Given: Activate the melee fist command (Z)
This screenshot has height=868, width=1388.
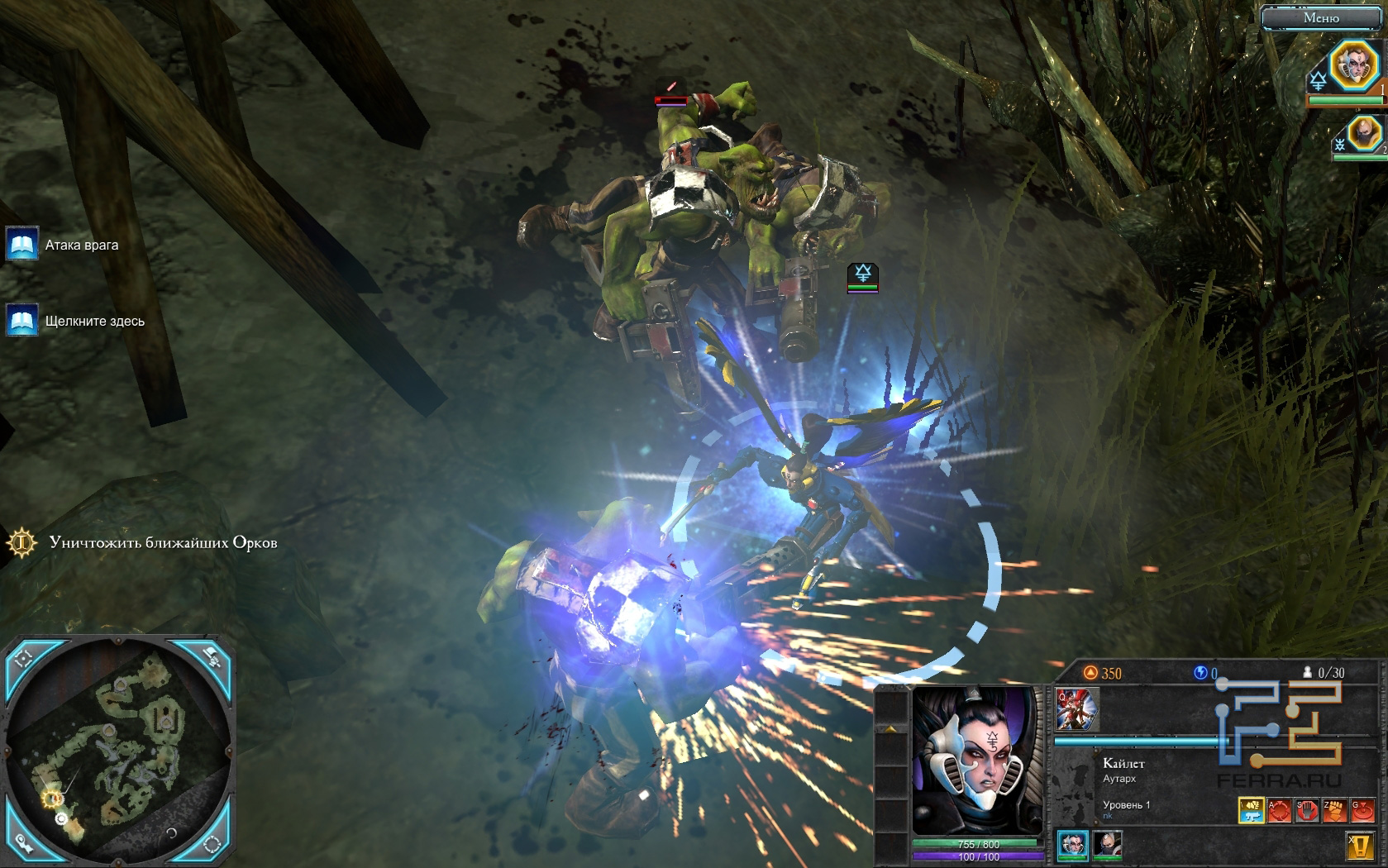Looking at the screenshot, I should point(1334,810).
